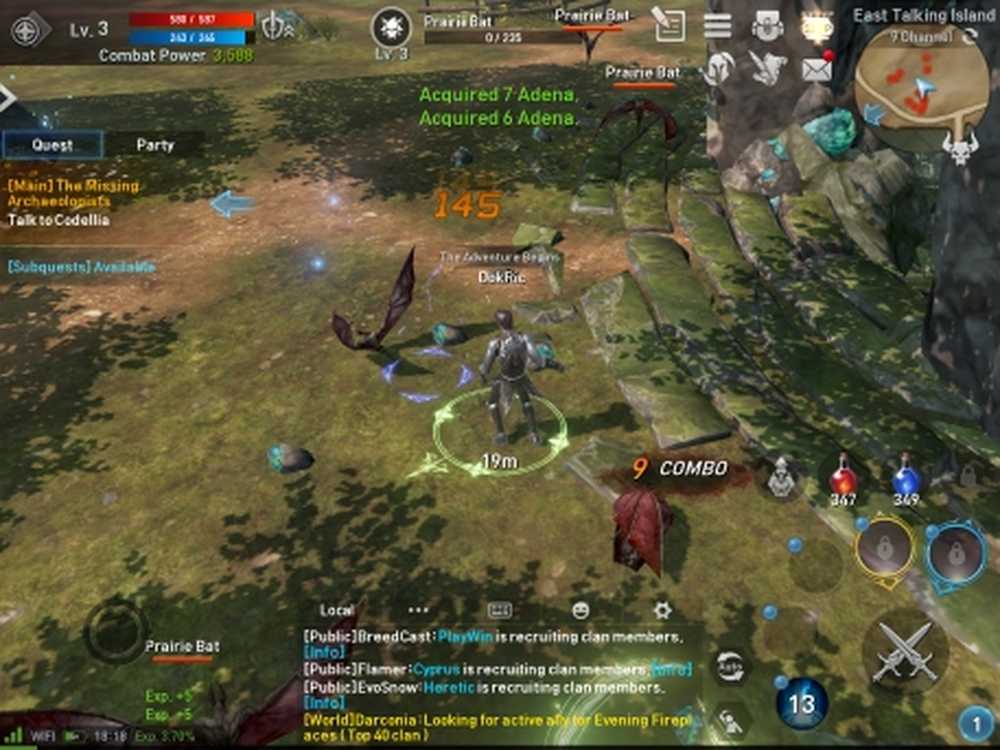Tap the horned skull icon below minimap
1000x750 pixels.
pyautogui.click(x=959, y=150)
